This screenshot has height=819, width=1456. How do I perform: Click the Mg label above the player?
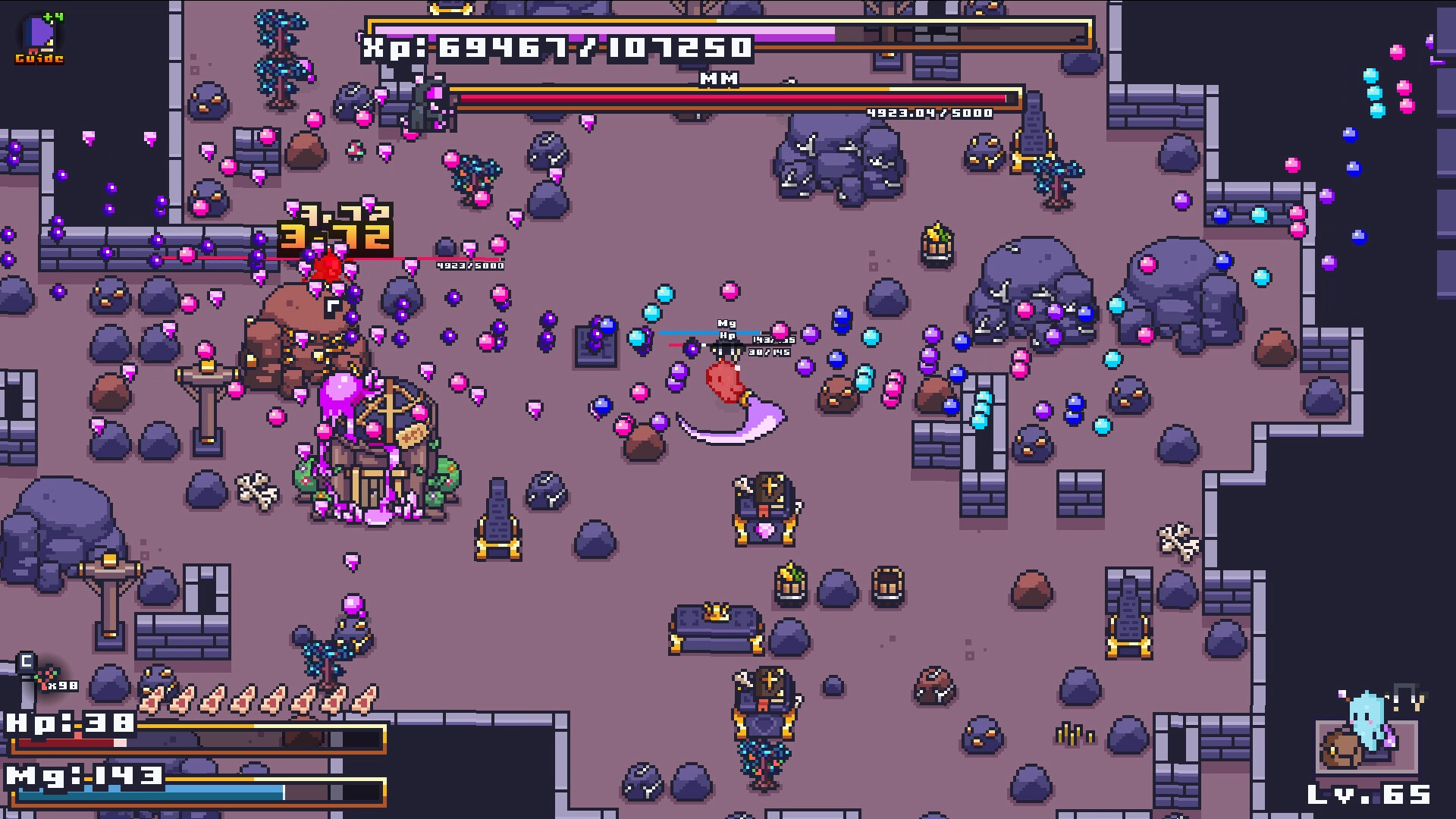pos(727,322)
